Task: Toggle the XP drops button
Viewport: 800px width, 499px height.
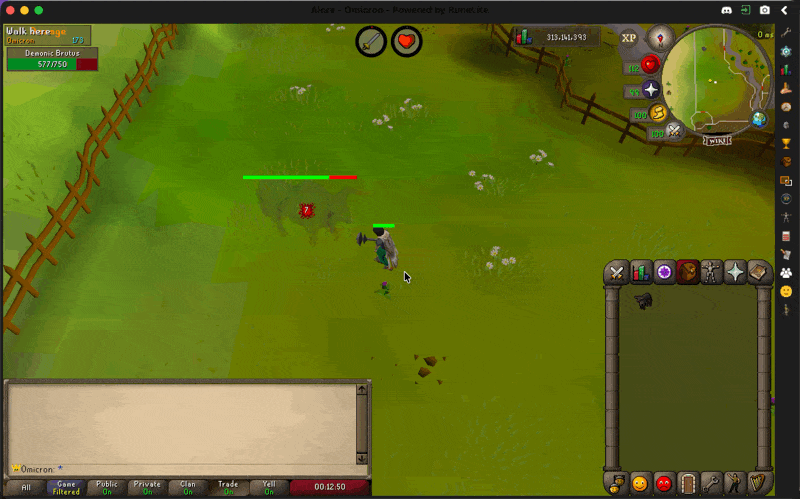Action: (x=629, y=38)
